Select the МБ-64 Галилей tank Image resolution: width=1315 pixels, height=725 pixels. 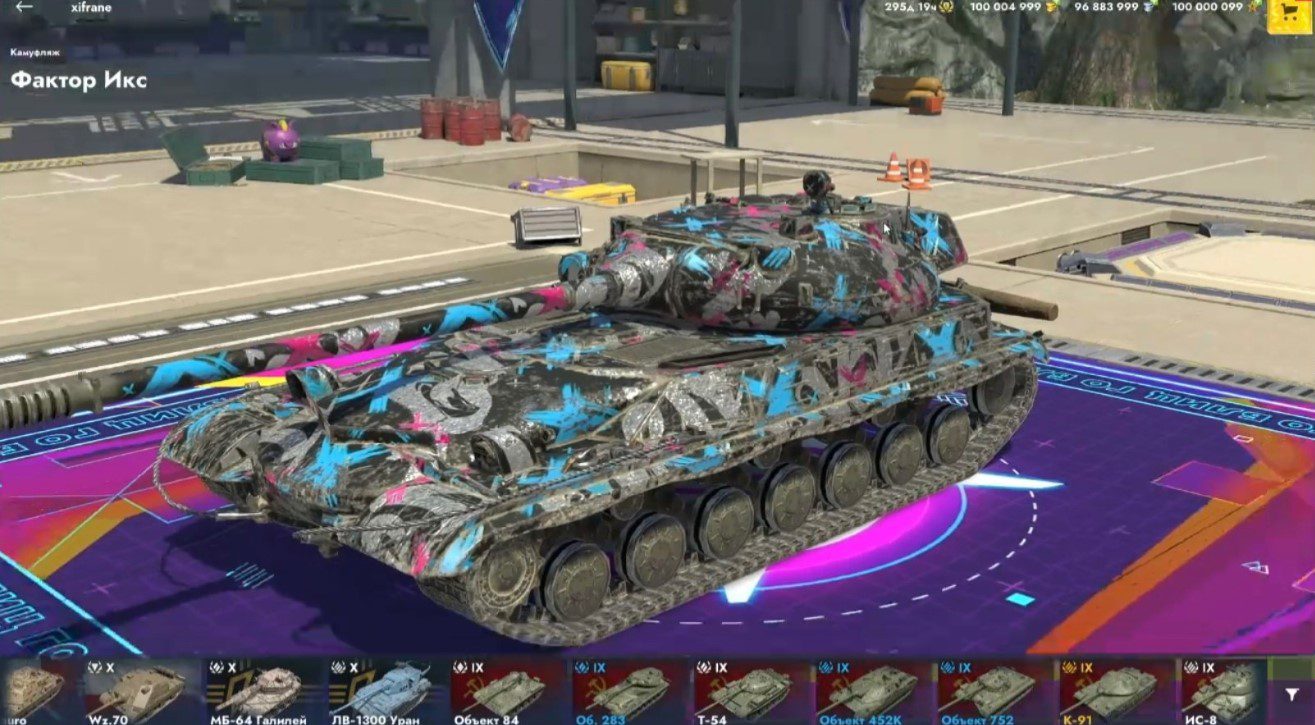click(x=264, y=691)
